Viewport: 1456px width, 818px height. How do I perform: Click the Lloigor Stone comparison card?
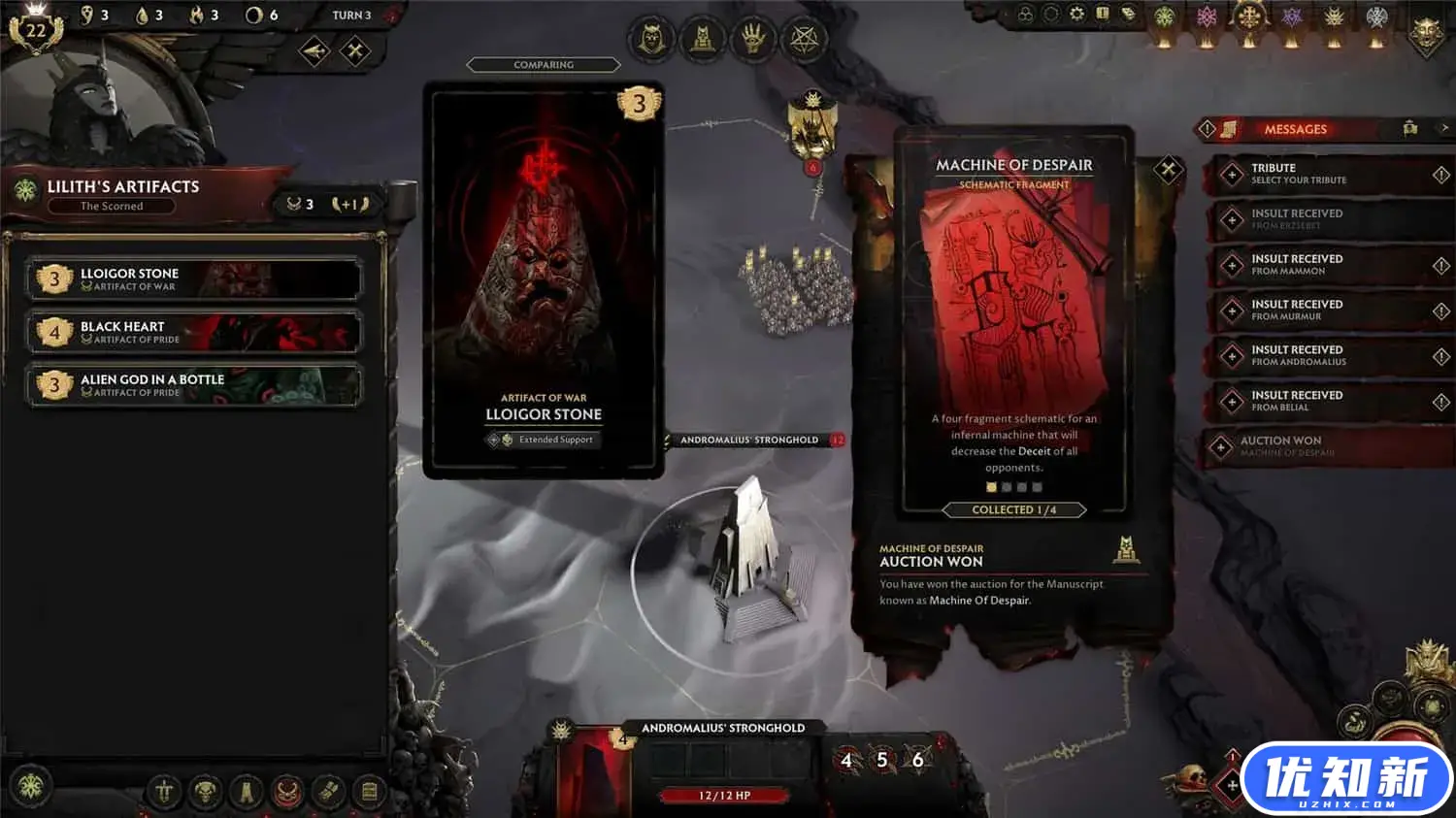click(544, 279)
